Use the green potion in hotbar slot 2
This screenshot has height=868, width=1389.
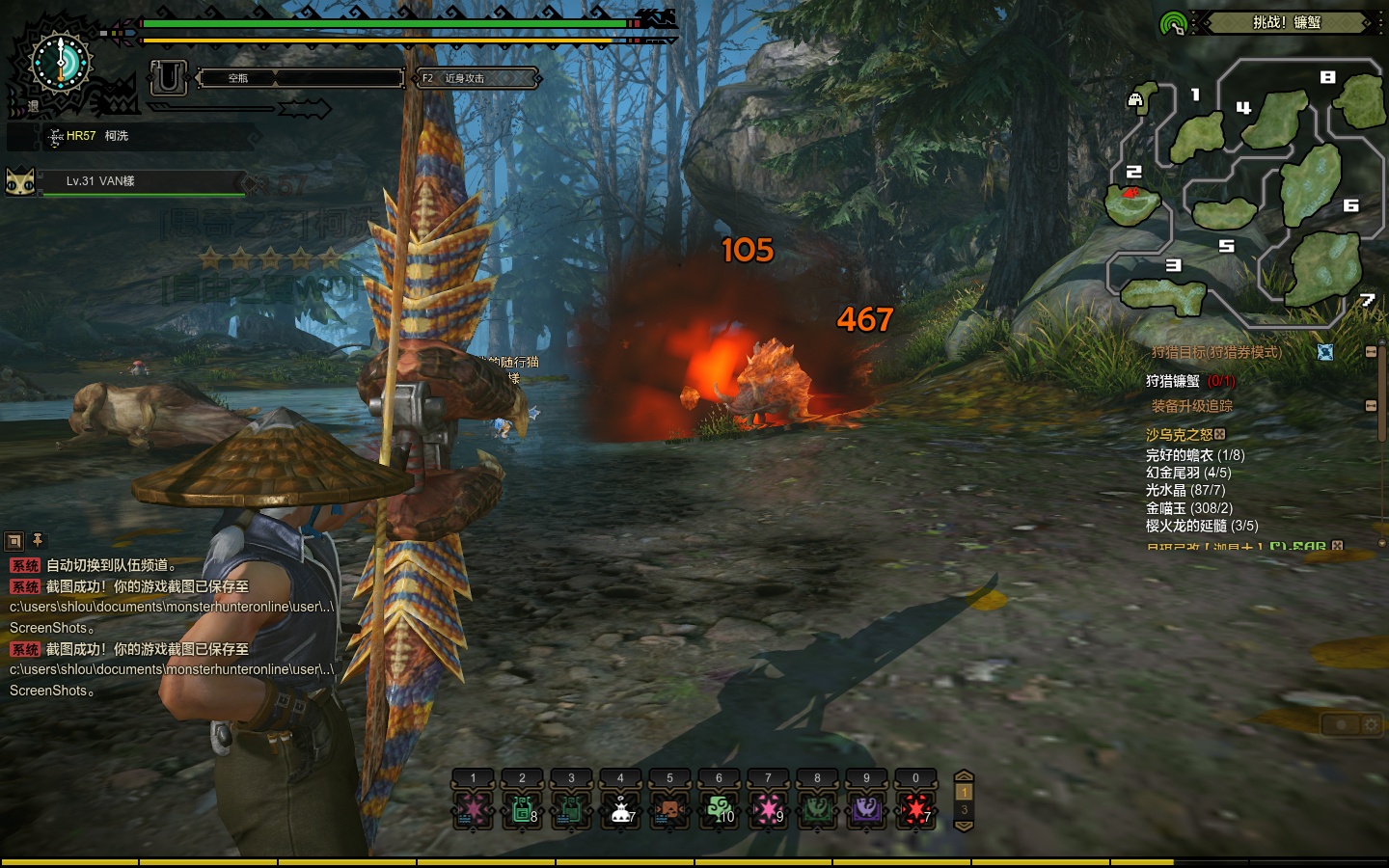coord(522,809)
